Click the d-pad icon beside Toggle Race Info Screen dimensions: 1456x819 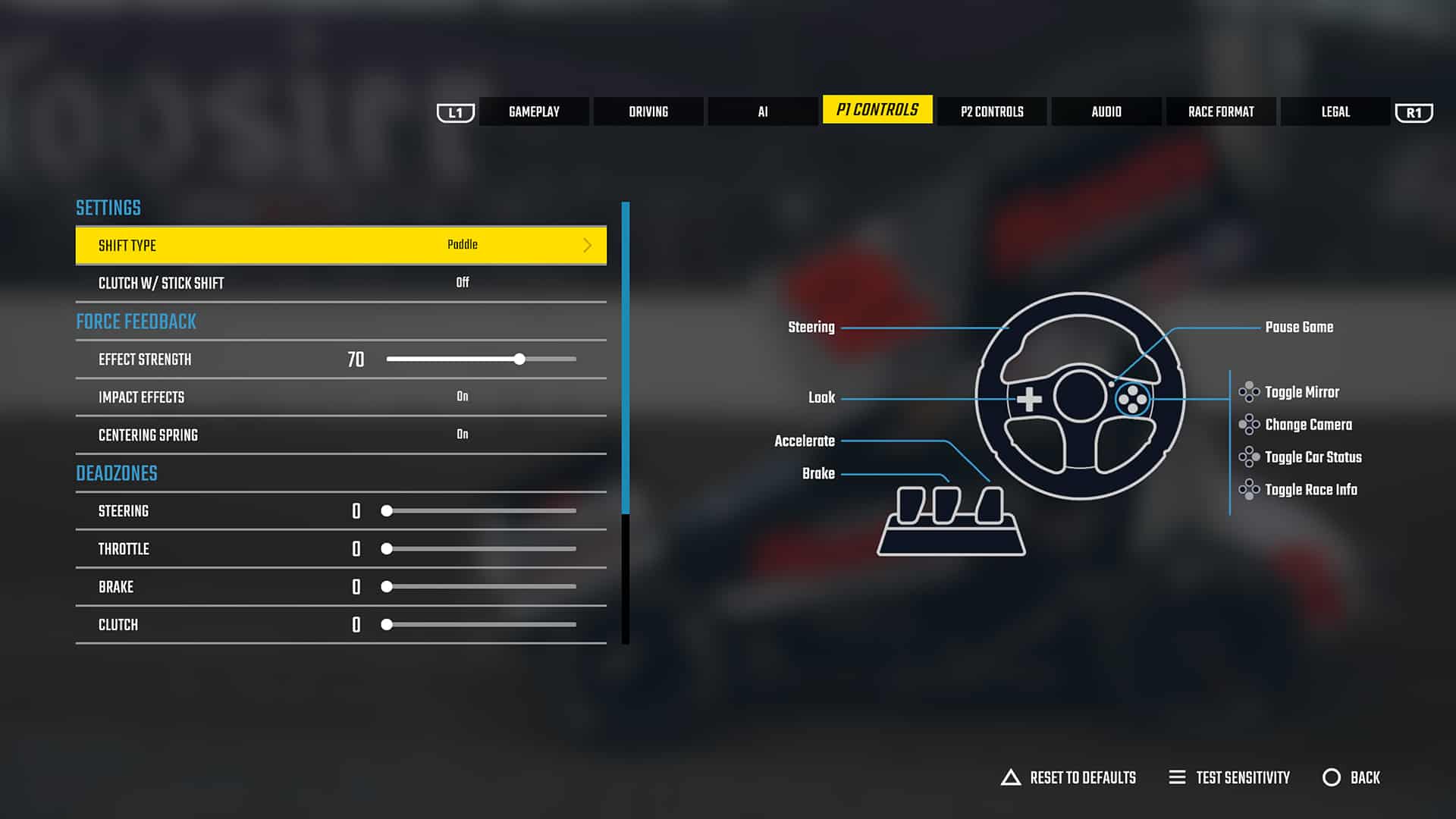(x=1249, y=489)
